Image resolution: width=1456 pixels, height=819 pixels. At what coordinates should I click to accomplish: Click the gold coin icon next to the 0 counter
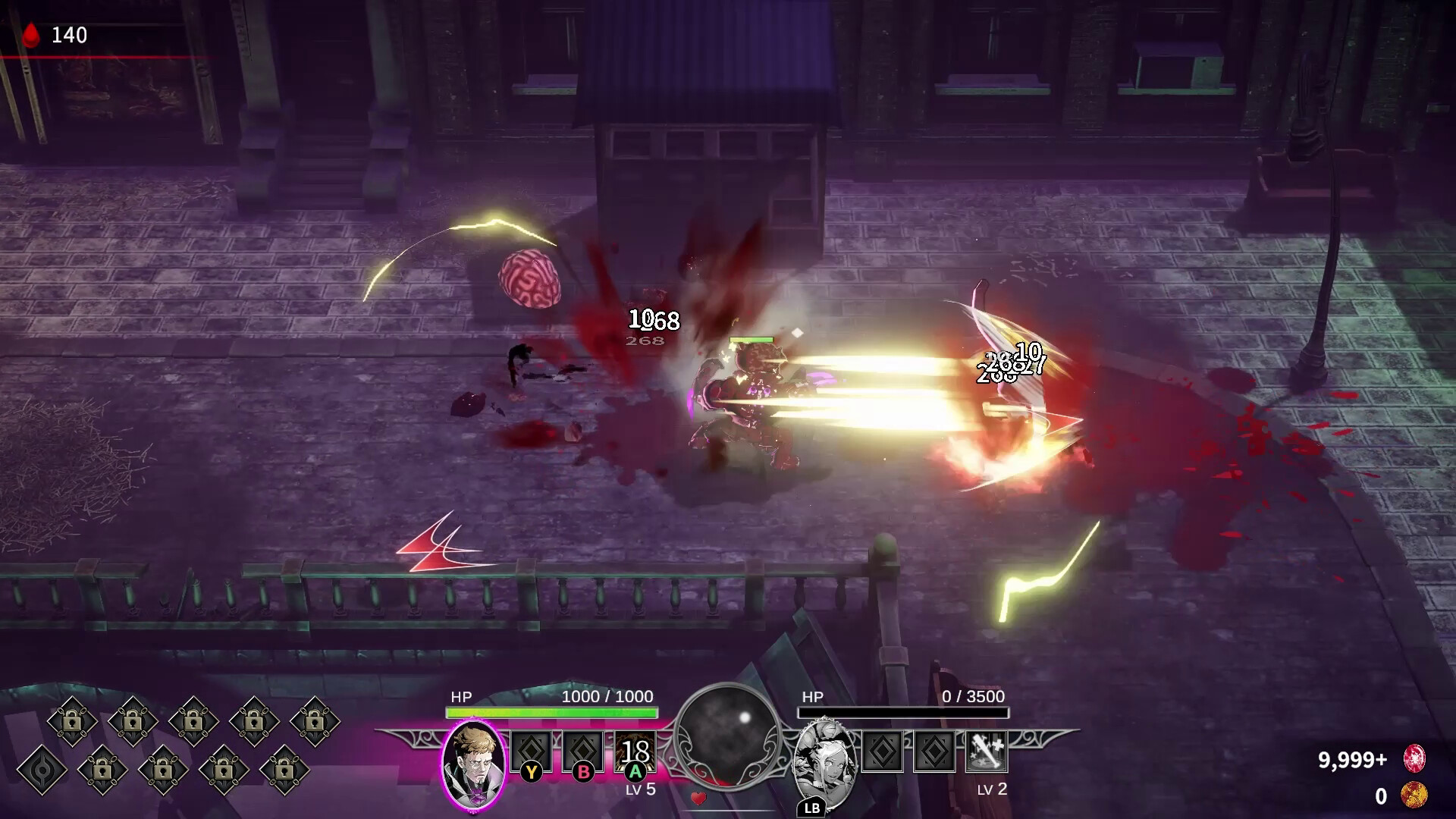(x=1414, y=795)
